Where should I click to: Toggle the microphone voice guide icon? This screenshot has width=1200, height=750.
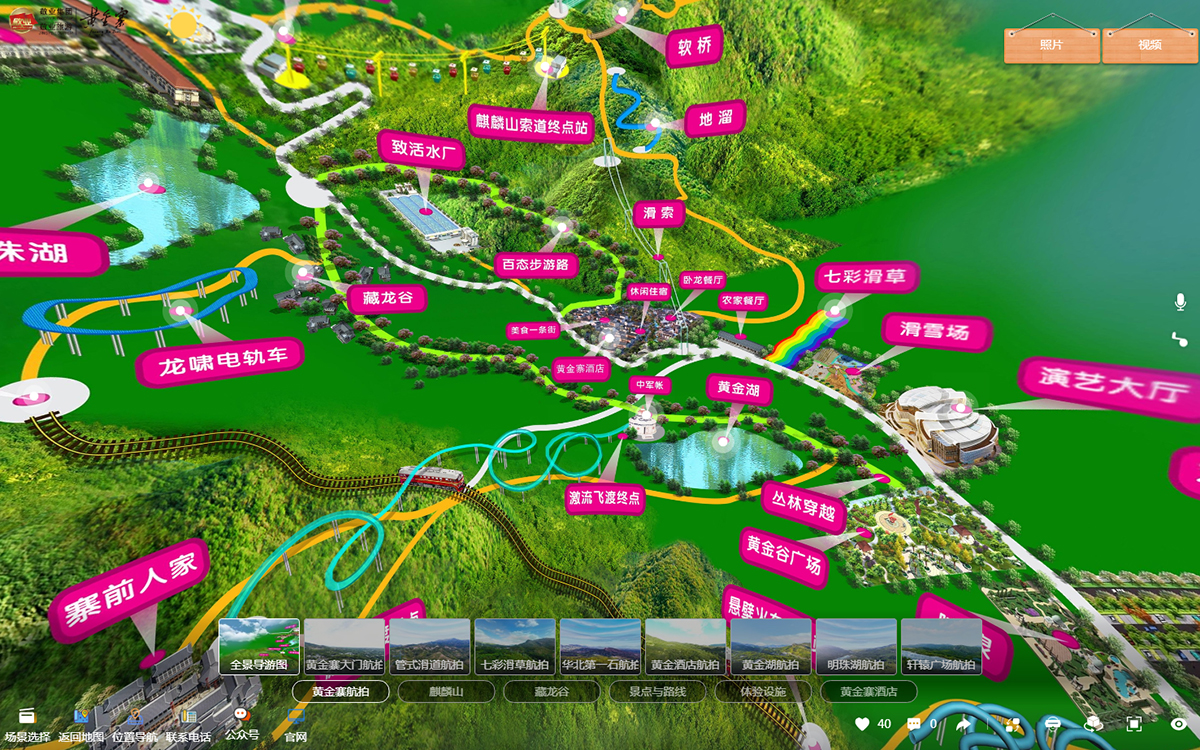(1180, 302)
